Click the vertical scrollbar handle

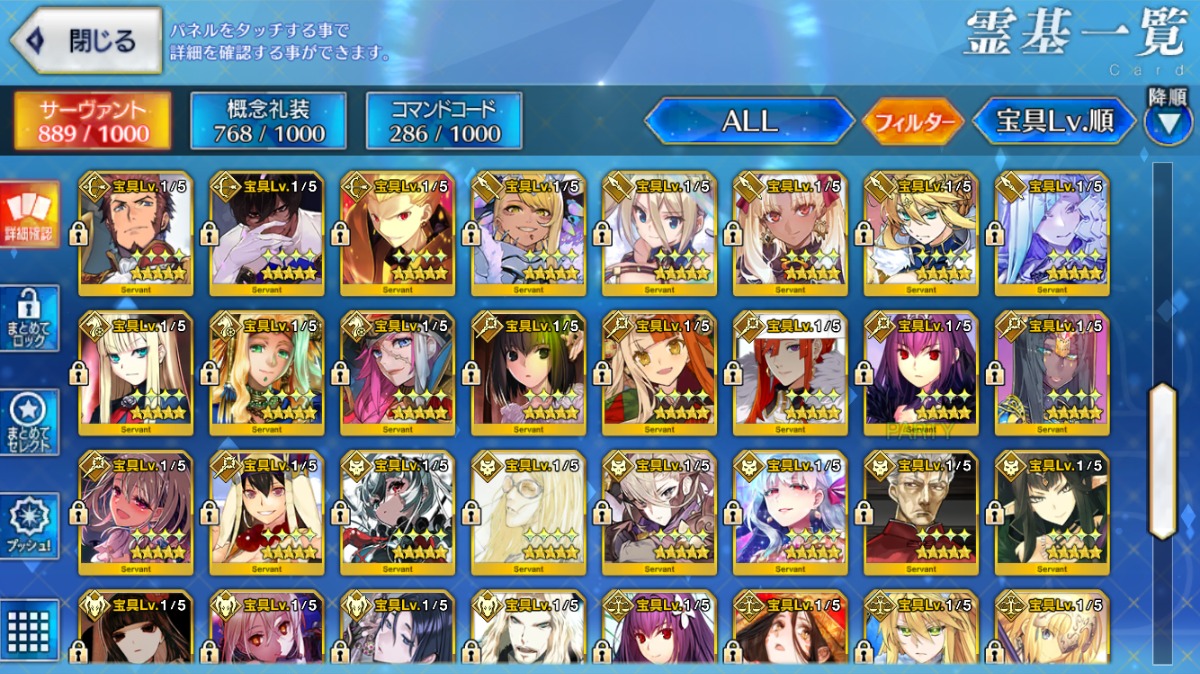pos(1163,460)
